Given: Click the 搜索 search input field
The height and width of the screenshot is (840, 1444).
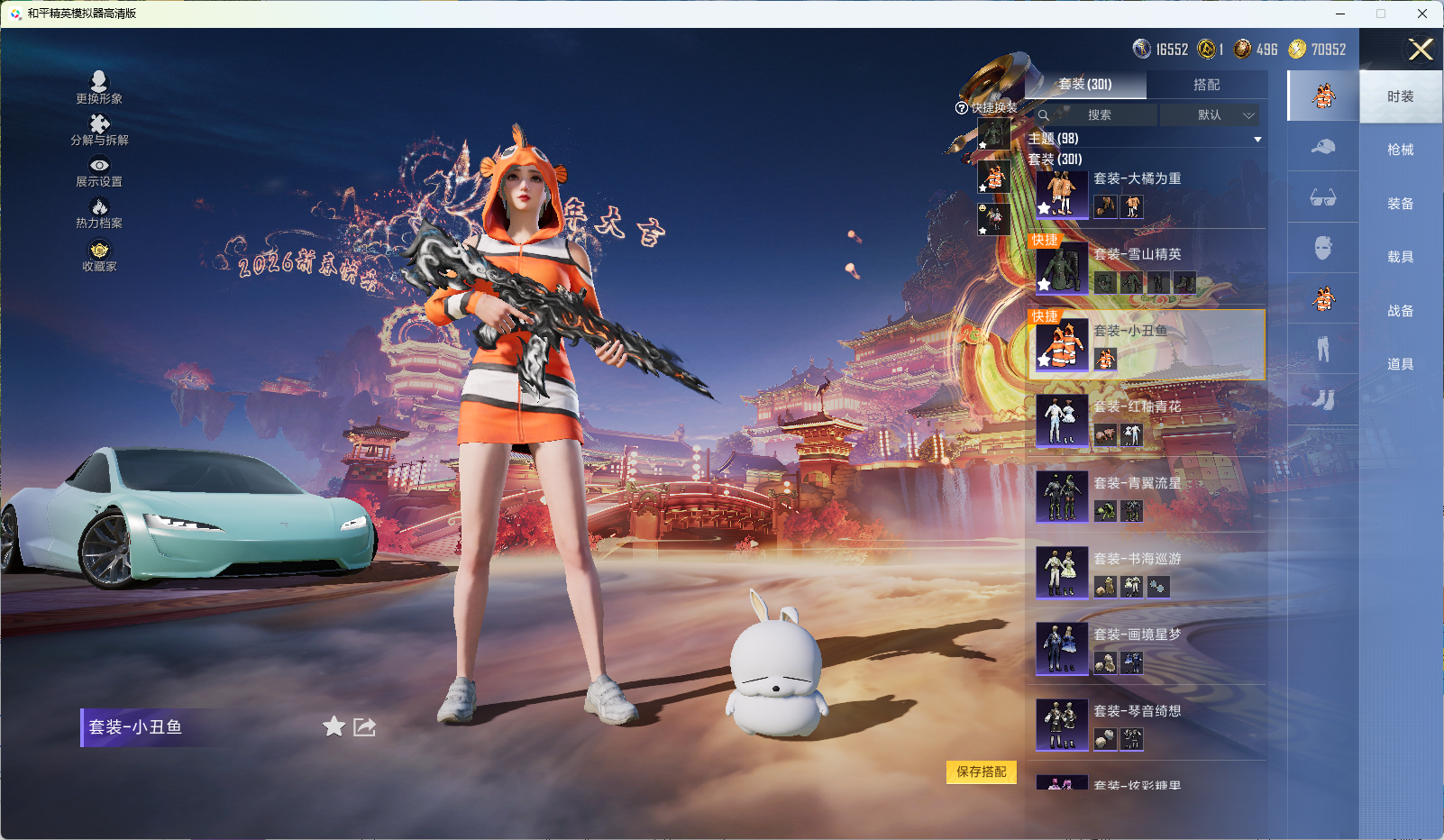Looking at the screenshot, I should click(1101, 115).
